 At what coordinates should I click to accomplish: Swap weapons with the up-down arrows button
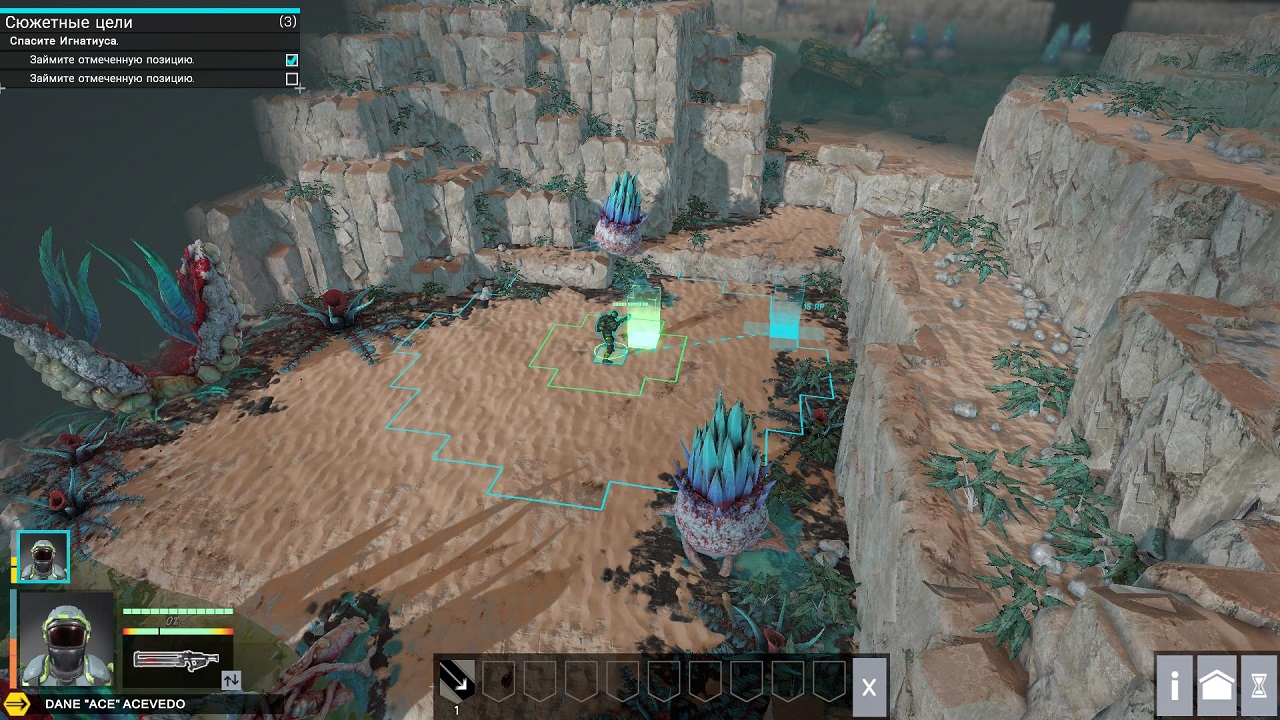click(231, 680)
